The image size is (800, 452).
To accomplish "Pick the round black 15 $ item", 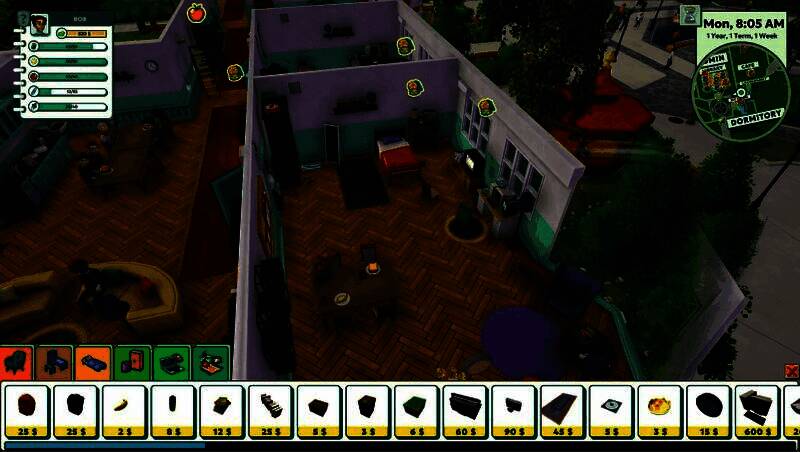I will tap(708, 410).
